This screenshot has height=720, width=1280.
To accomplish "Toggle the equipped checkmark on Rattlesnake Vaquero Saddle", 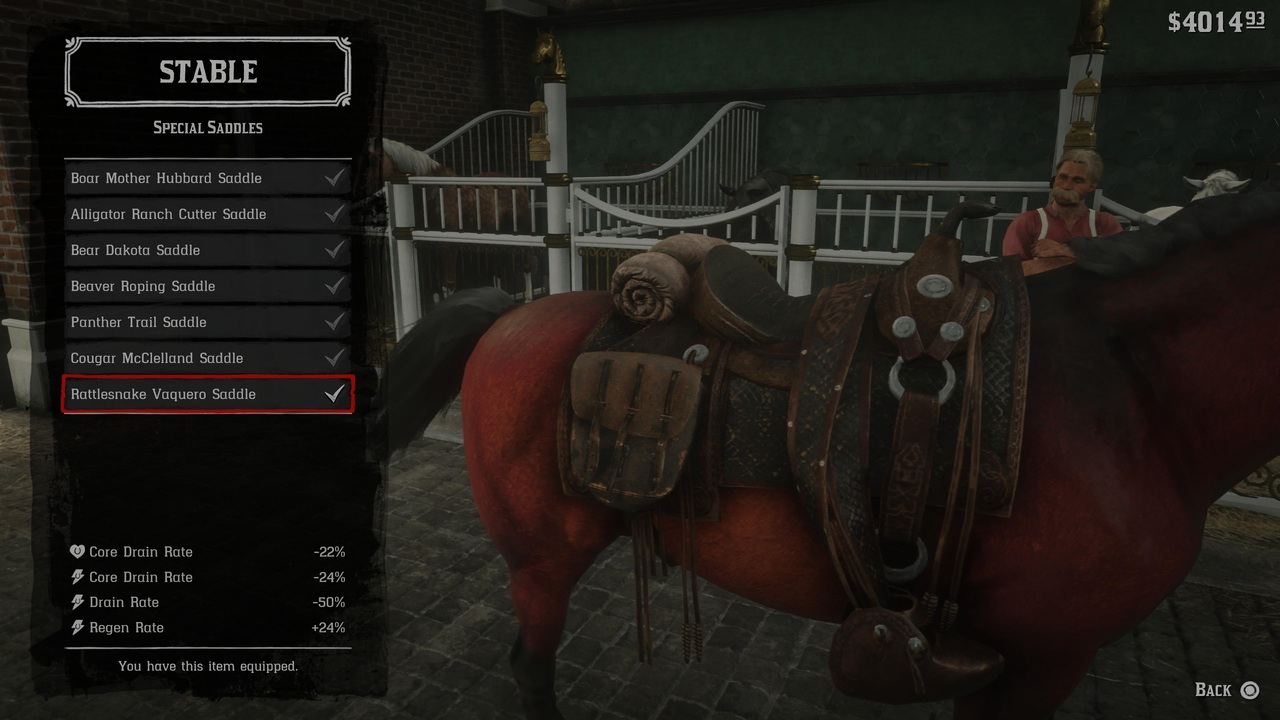I will point(336,394).
